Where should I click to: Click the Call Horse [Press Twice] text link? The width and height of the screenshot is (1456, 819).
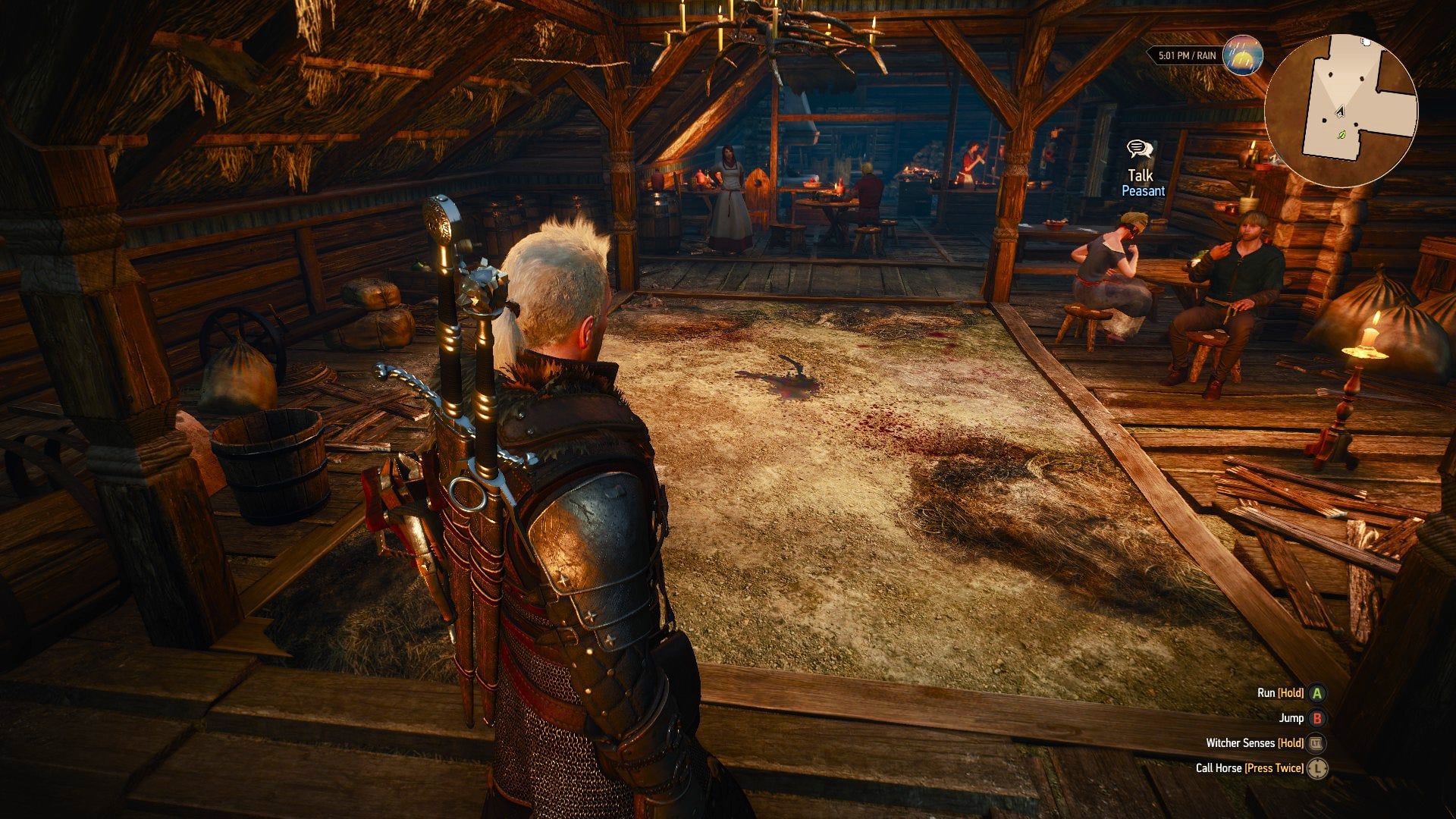tap(1250, 769)
